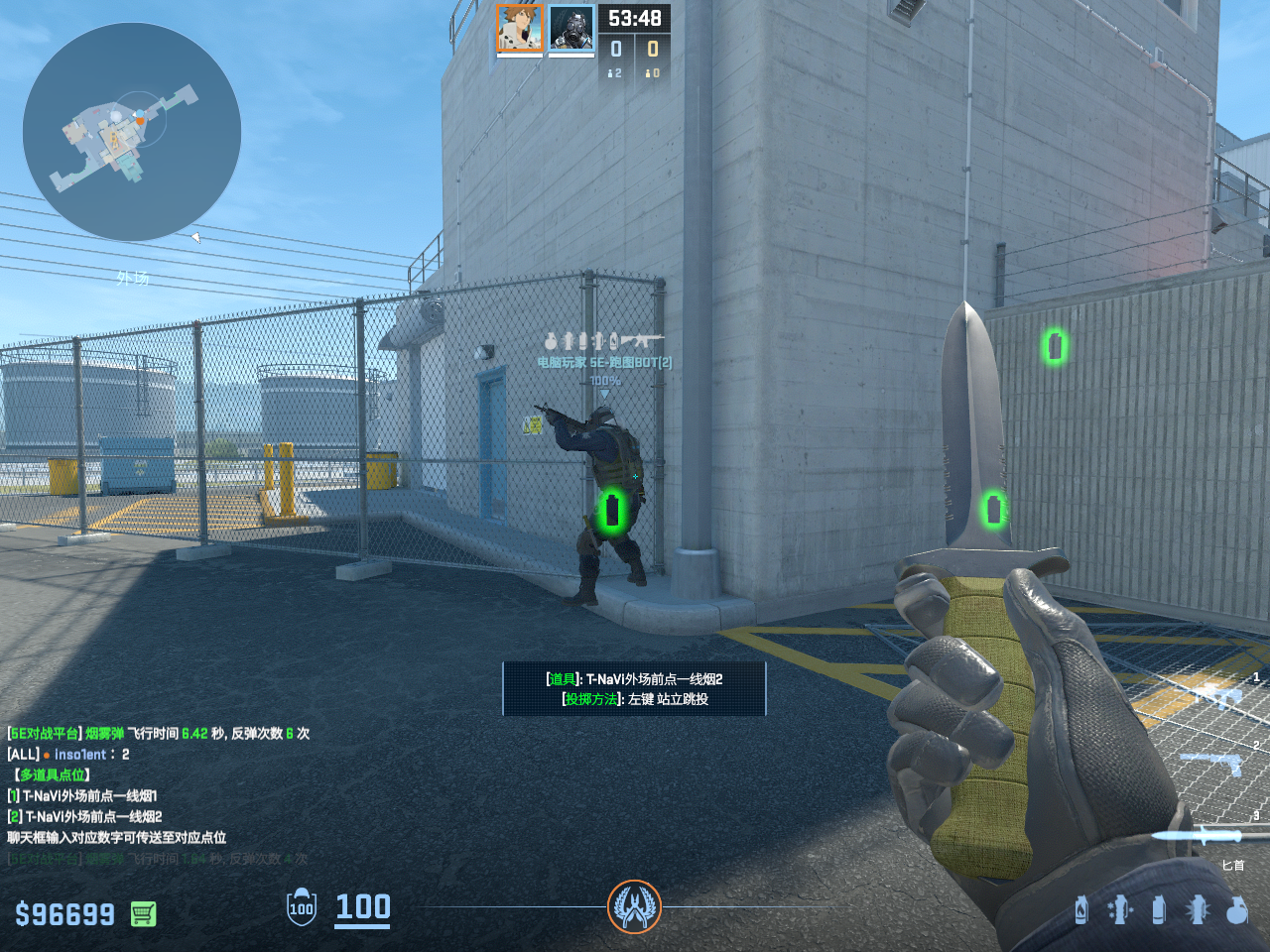Choose the flashbang icon
1270x952 pixels.
(x=1198, y=909)
